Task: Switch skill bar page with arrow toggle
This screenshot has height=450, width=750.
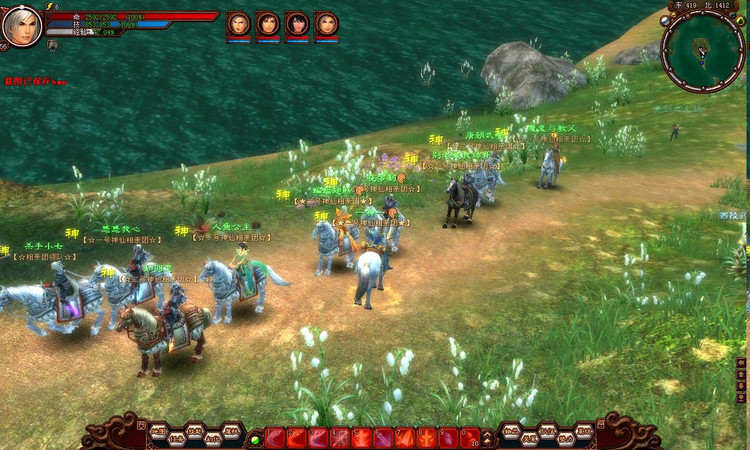Action: (488, 438)
